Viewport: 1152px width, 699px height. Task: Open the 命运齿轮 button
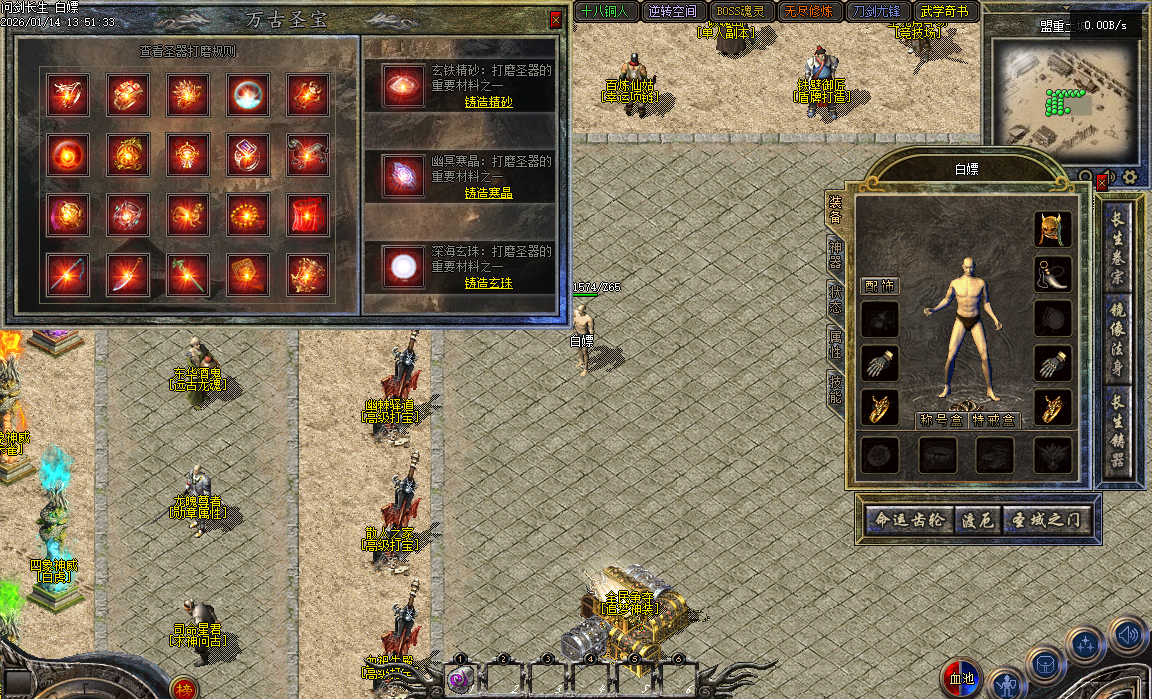(x=907, y=521)
